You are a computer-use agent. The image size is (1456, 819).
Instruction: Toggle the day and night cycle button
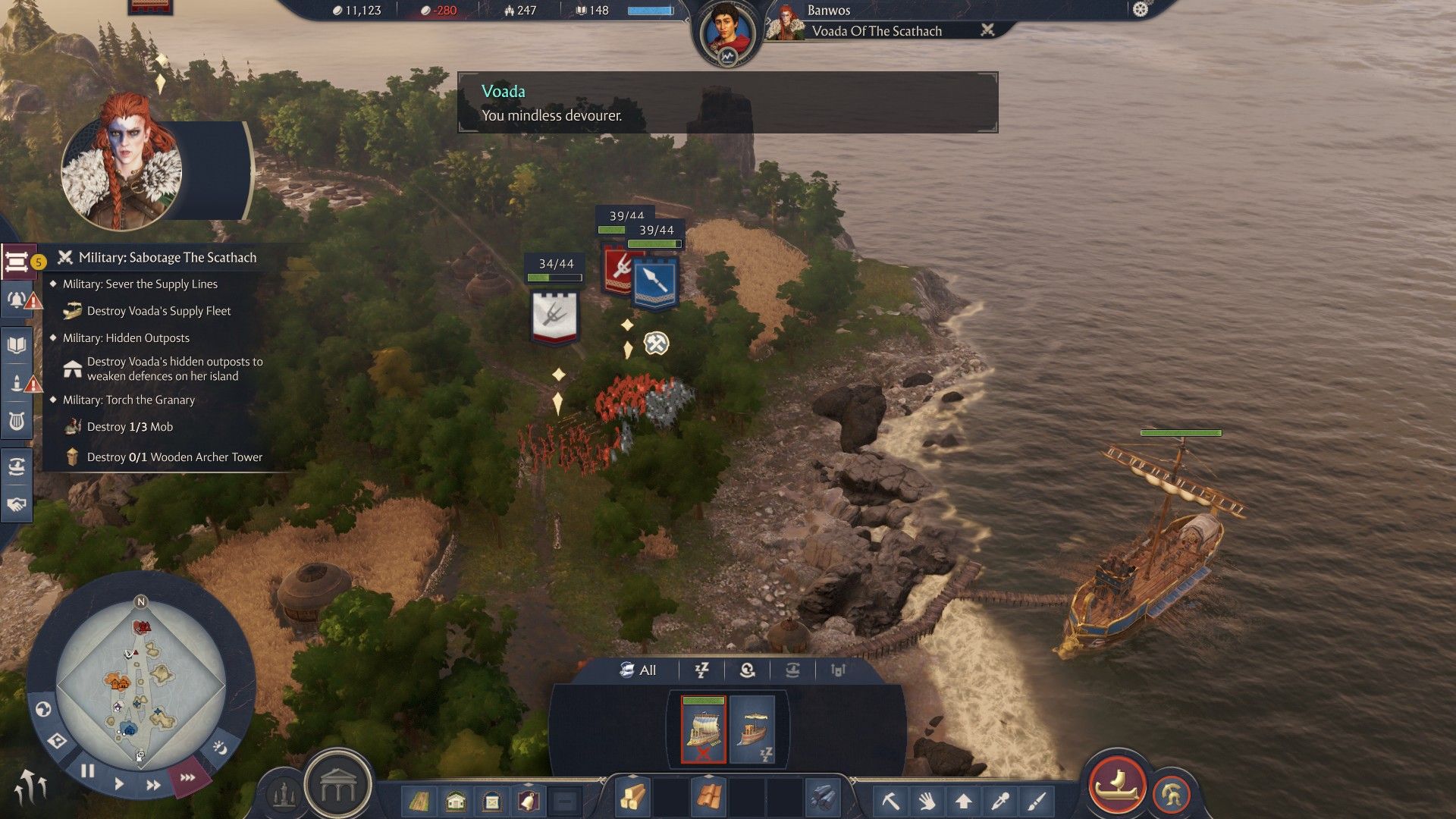[219, 748]
